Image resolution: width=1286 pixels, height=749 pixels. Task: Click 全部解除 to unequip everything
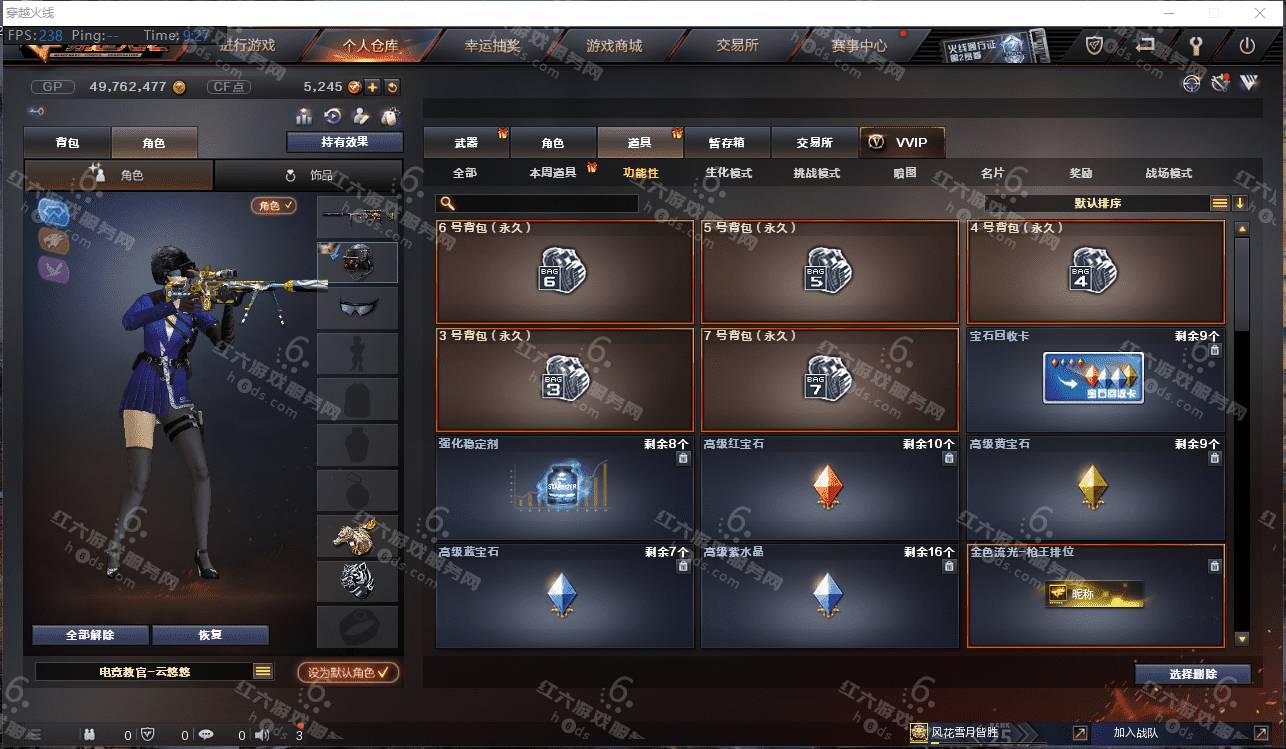pyautogui.click(x=90, y=635)
